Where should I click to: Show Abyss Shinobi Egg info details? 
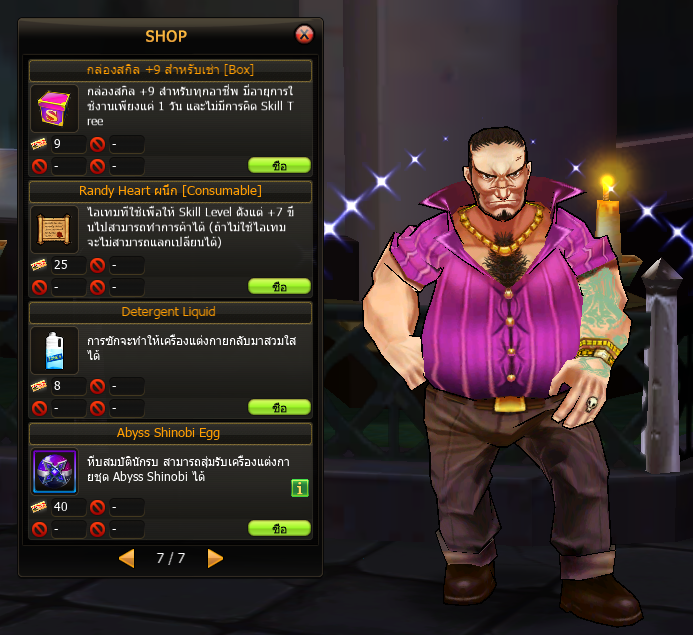[300, 488]
